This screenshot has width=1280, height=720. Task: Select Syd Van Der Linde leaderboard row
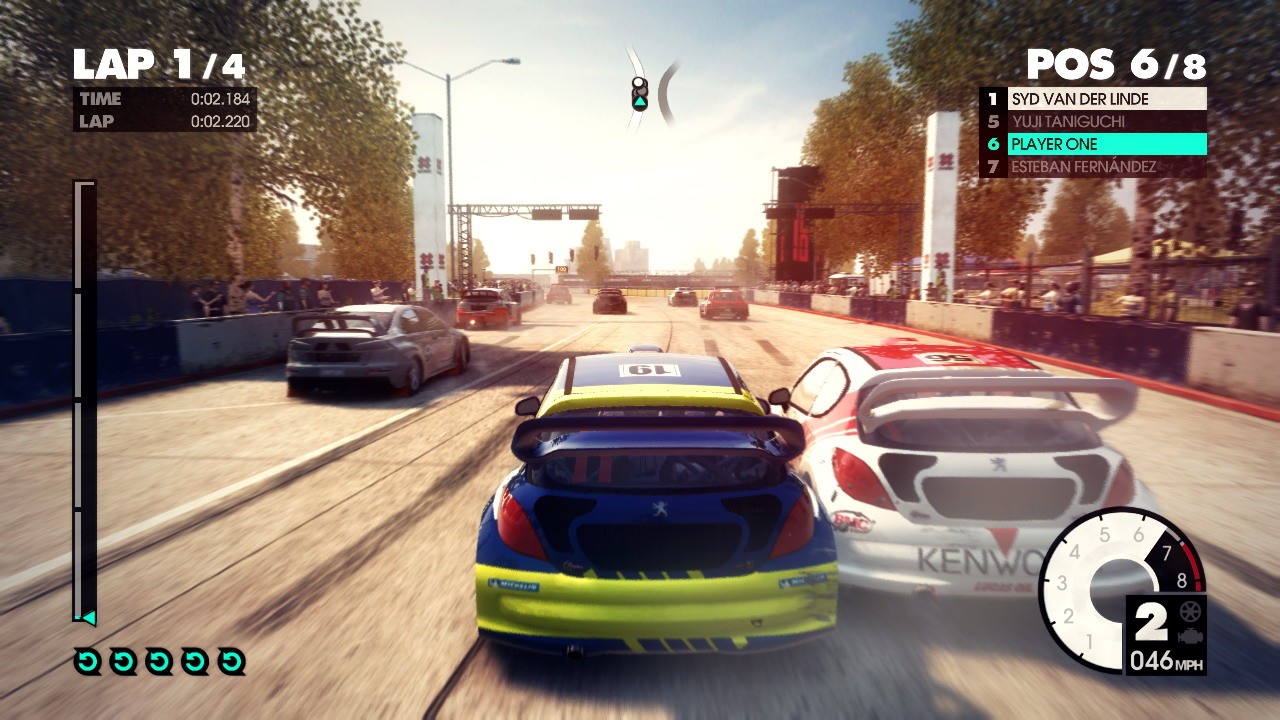click(1094, 99)
